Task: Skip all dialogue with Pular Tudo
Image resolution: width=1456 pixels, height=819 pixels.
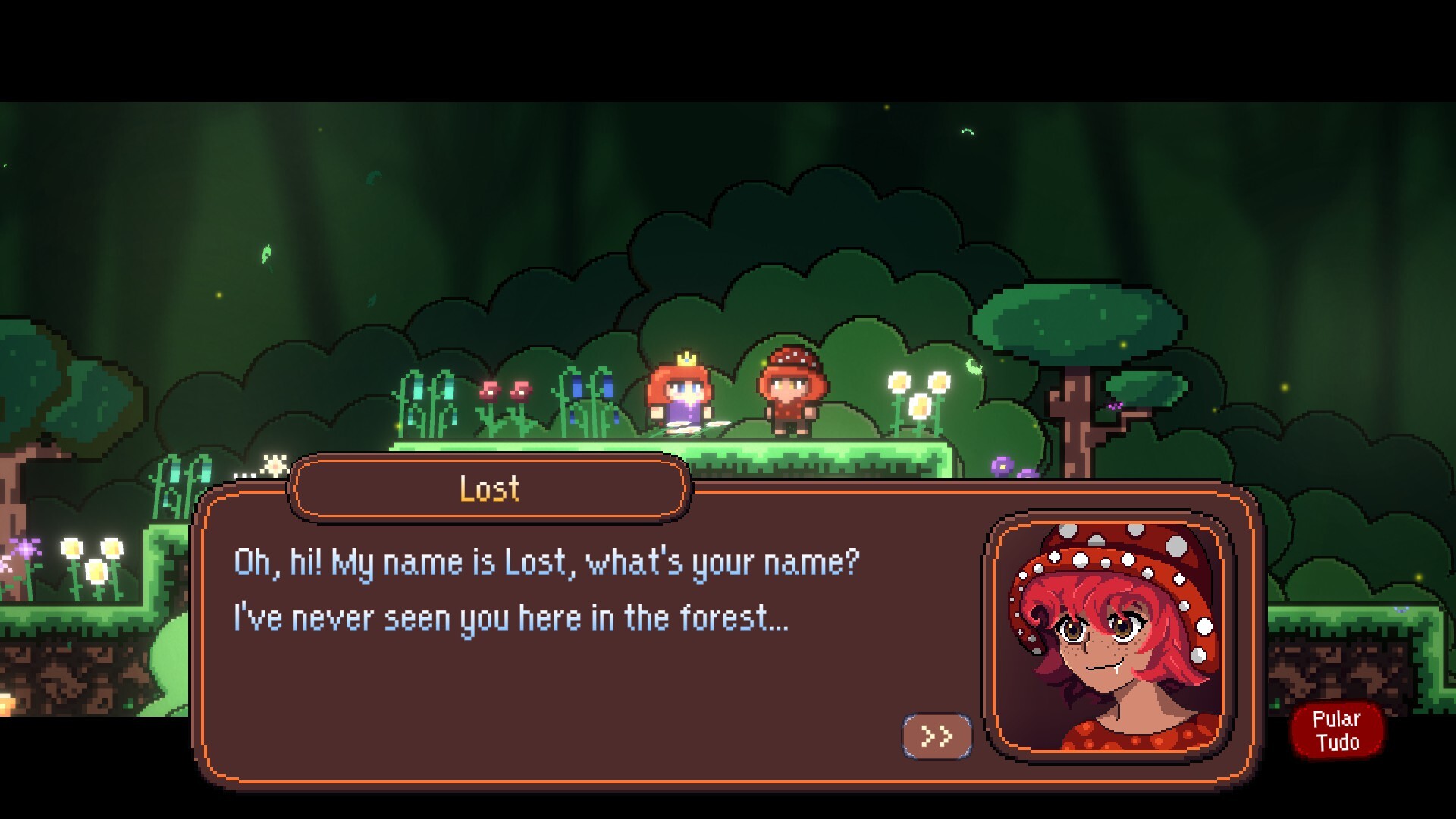Action: point(1336,730)
